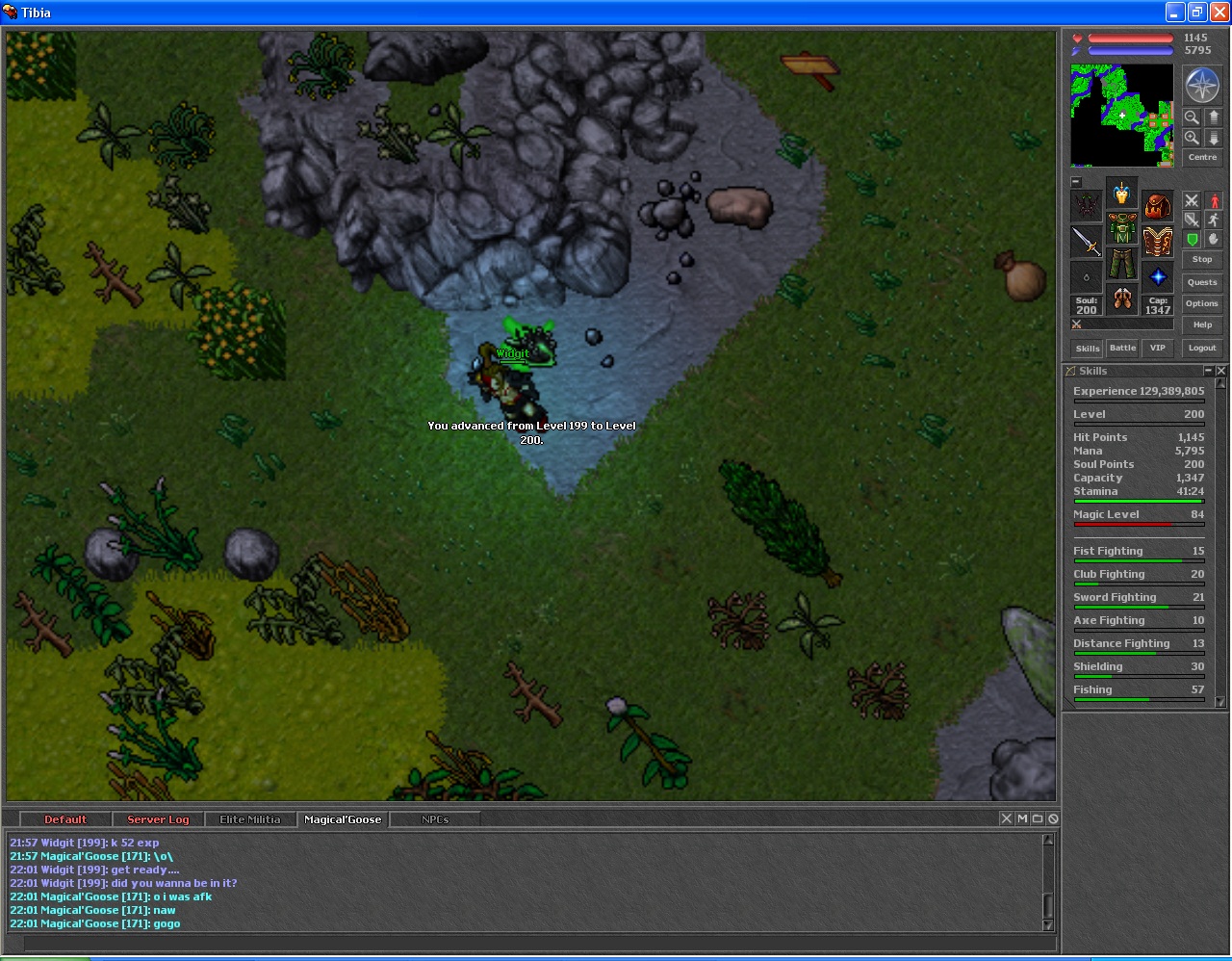Viewport: 1232px width, 961px height.
Task: Open the Help window
Action: tap(1201, 325)
